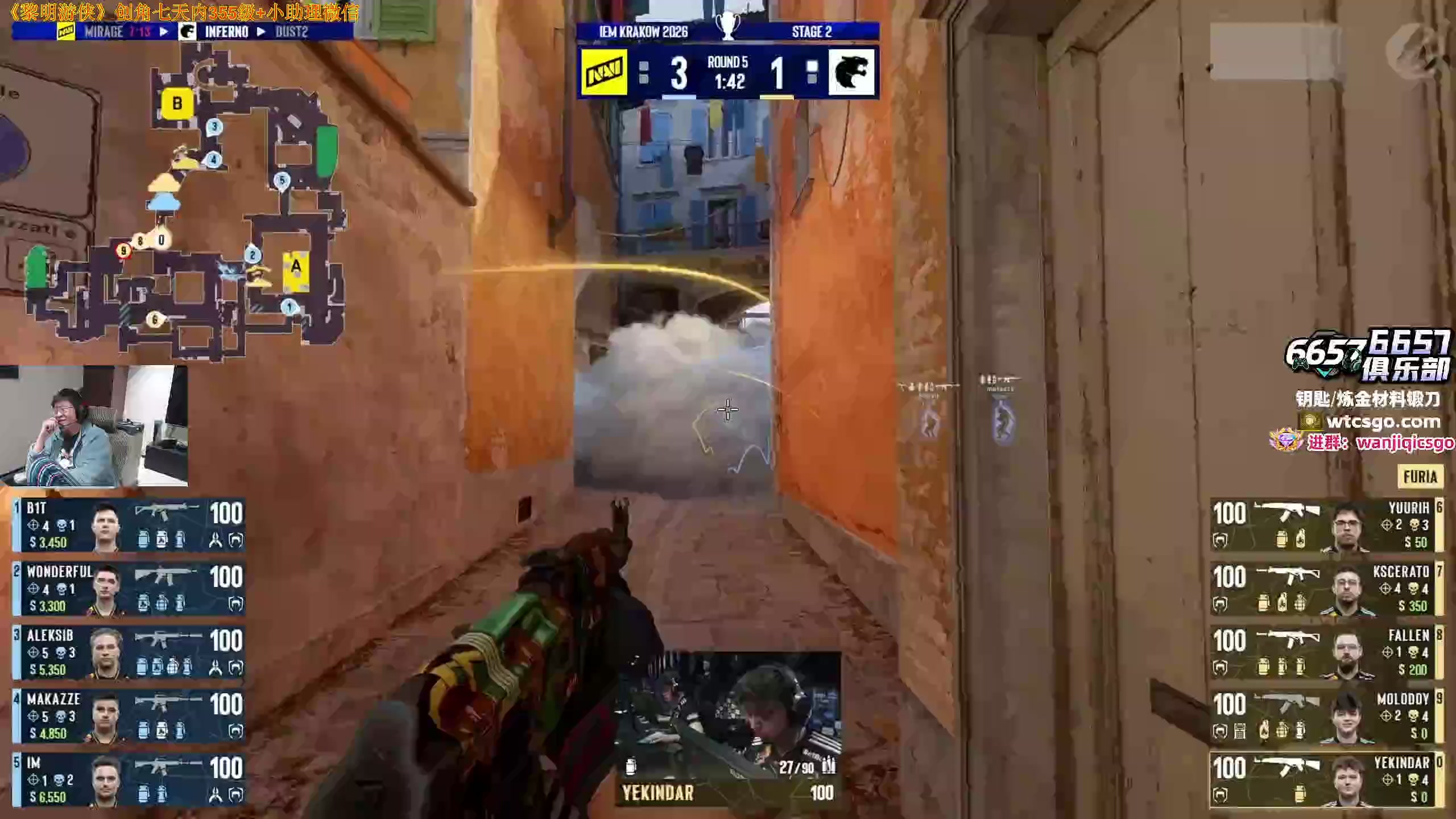Select the B bombsite marker on minimap
Image resolution: width=1456 pixels, height=819 pixels.
pos(177,104)
